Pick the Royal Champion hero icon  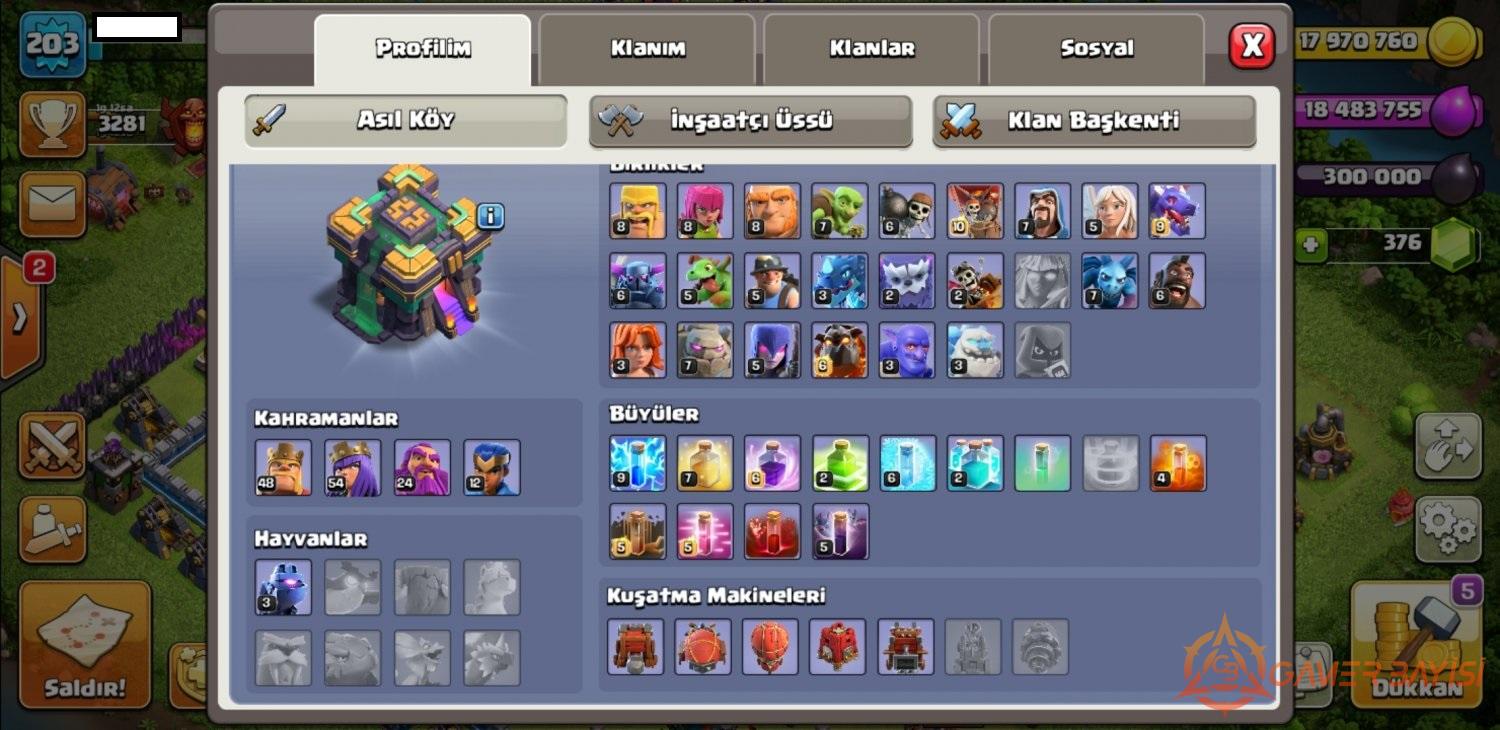click(x=492, y=467)
